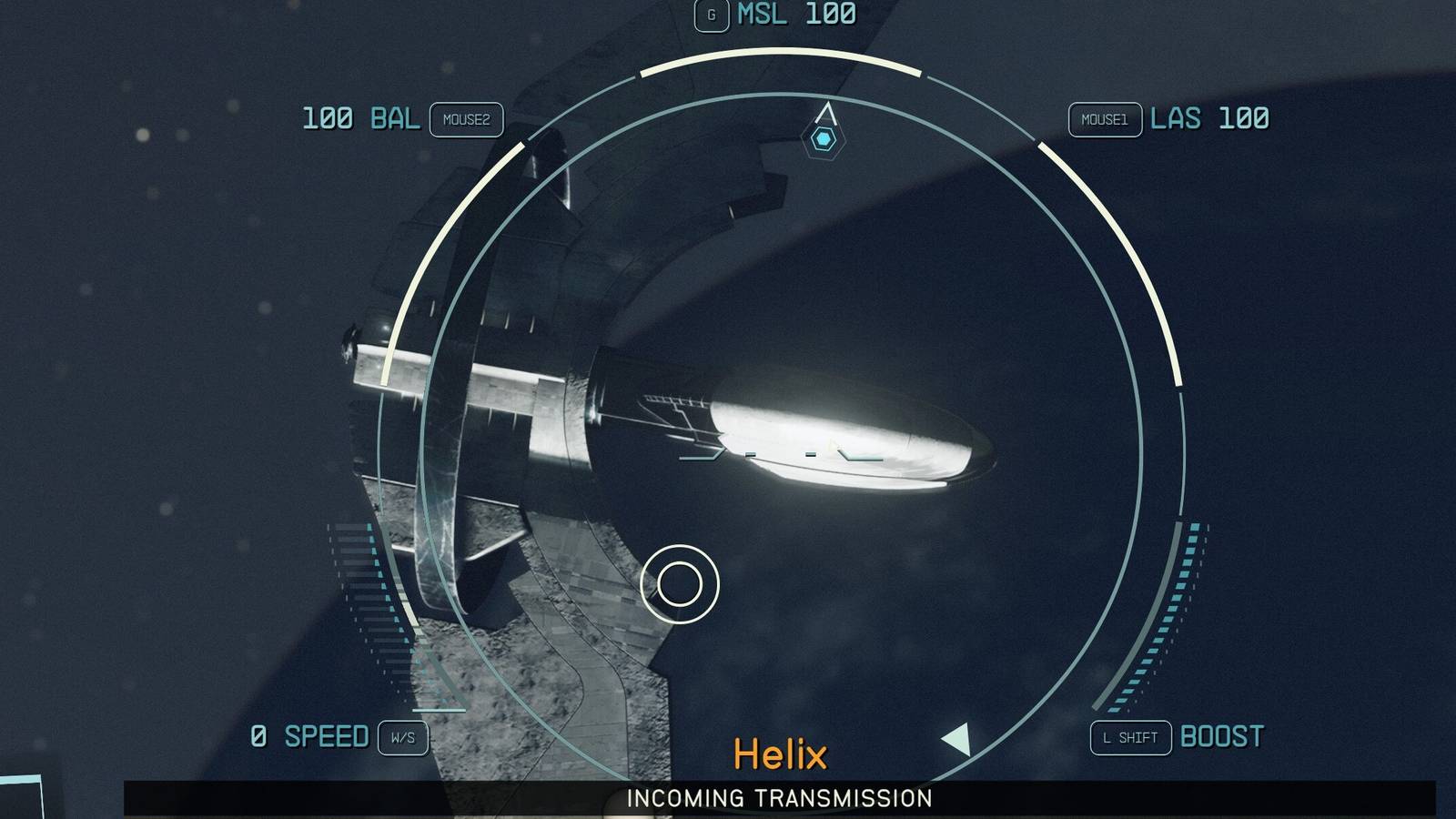
Task: Toggle laser weapons with the MOUSE1 badge
Action: [1104, 119]
